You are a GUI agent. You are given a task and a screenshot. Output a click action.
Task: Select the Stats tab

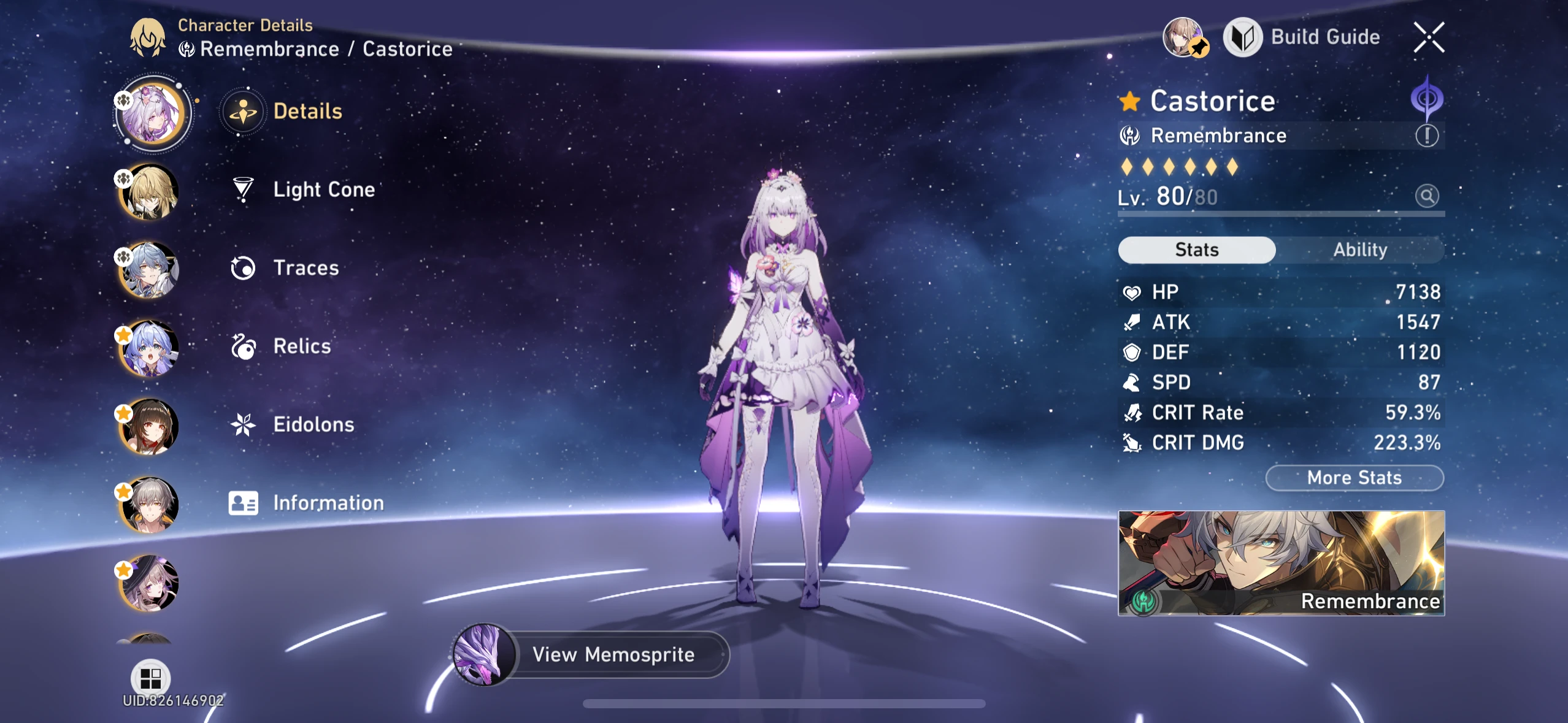pyautogui.click(x=1196, y=250)
